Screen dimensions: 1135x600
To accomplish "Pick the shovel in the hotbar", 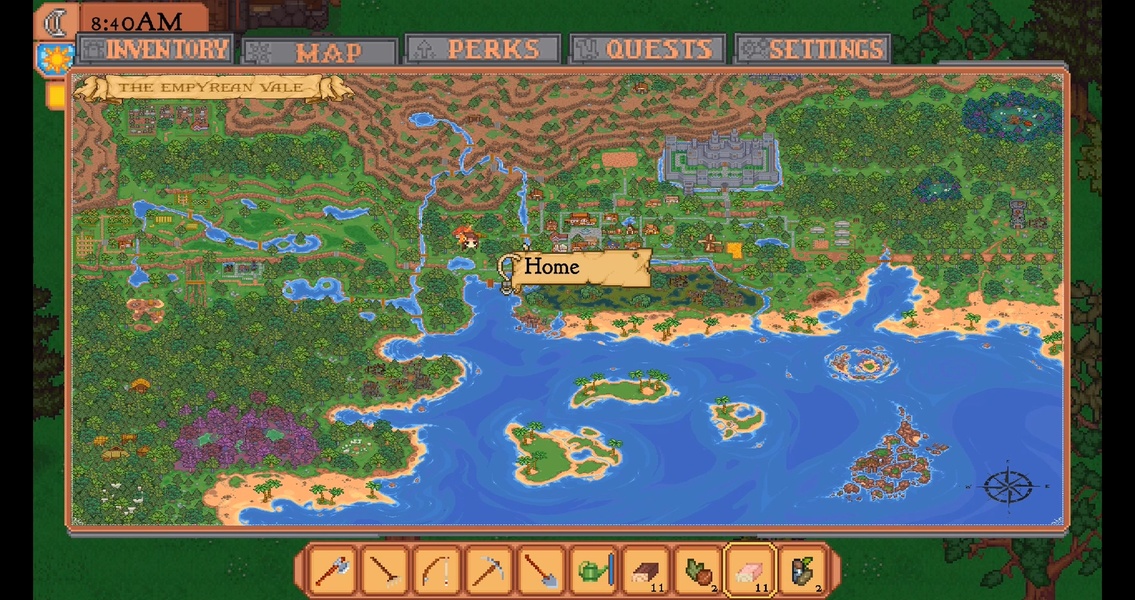I will pyautogui.click(x=541, y=571).
